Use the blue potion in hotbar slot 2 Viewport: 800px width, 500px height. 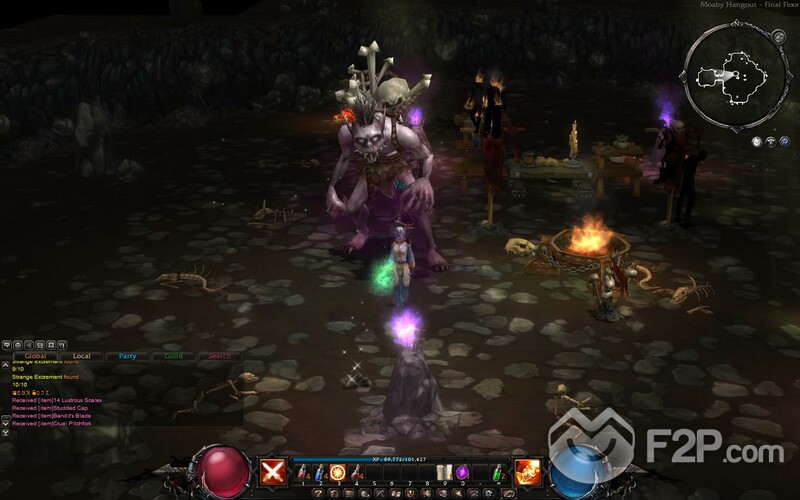coord(320,473)
